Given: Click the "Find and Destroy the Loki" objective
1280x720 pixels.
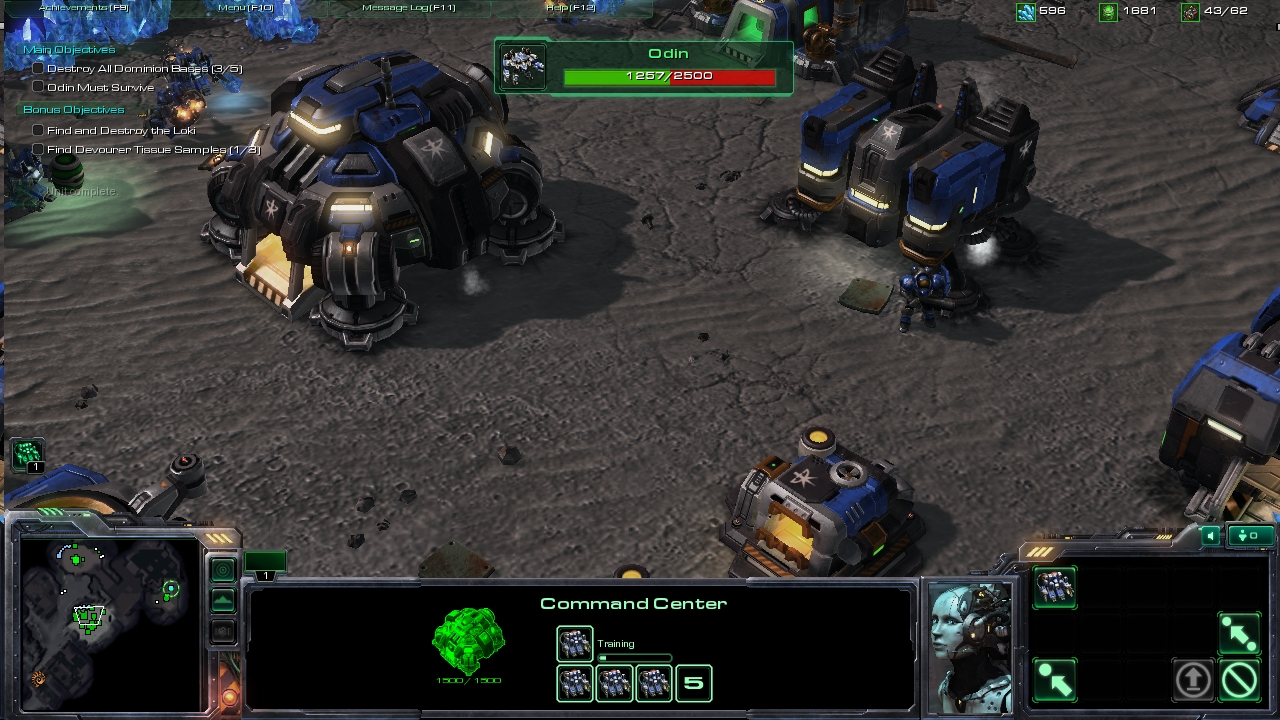Looking at the screenshot, I should pyautogui.click(x=121, y=130).
